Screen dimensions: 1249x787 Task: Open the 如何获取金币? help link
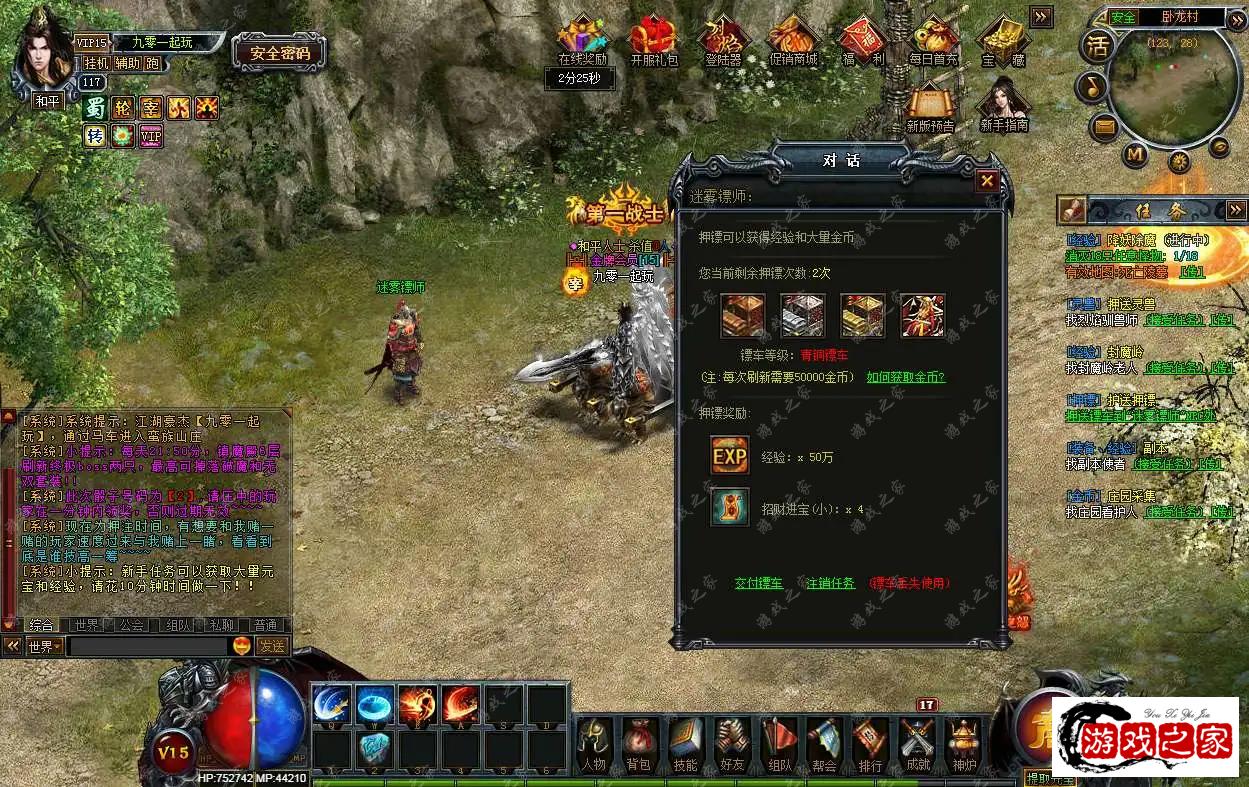(905, 377)
